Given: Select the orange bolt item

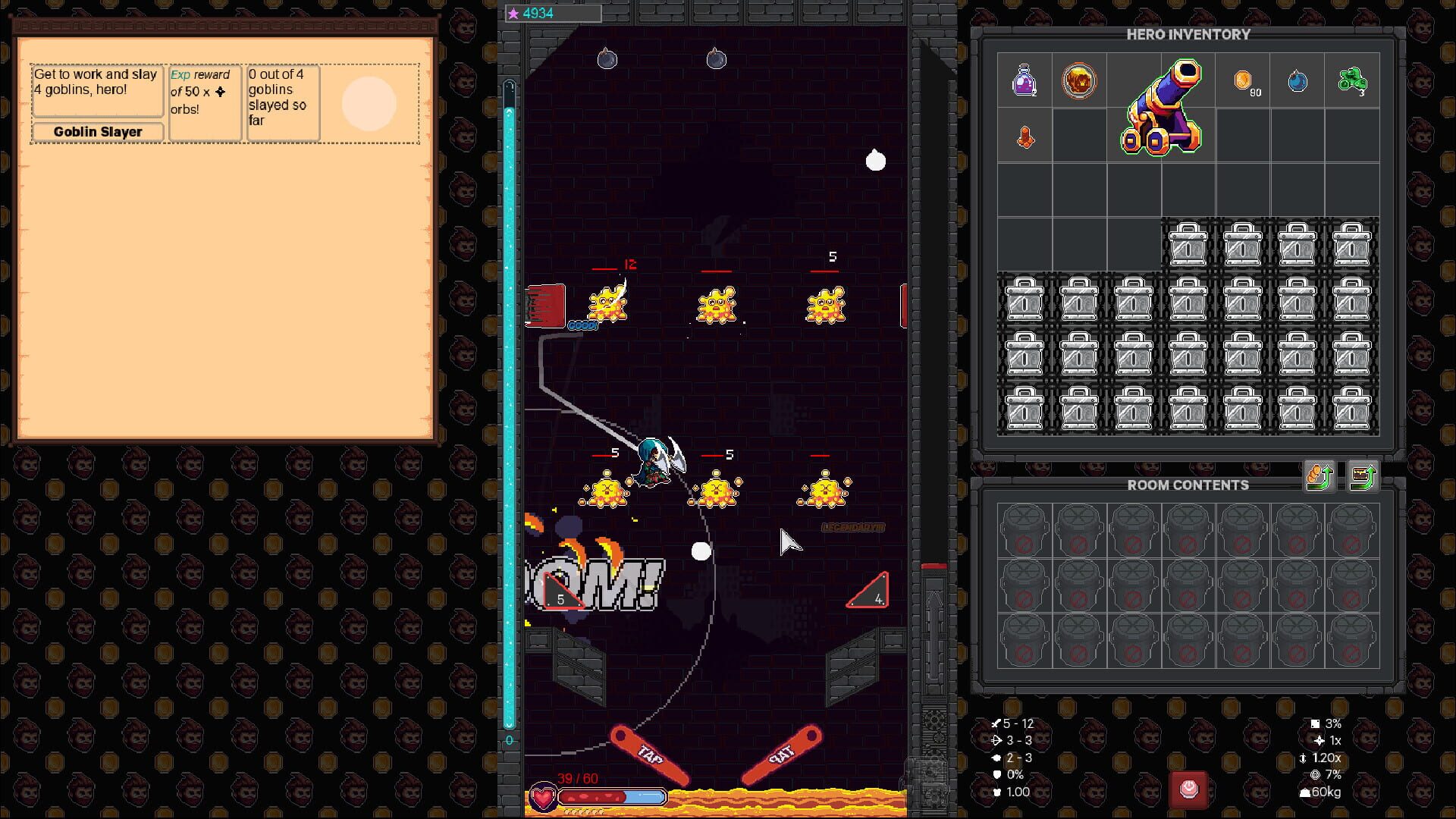Looking at the screenshot, I should (1025, 136).
